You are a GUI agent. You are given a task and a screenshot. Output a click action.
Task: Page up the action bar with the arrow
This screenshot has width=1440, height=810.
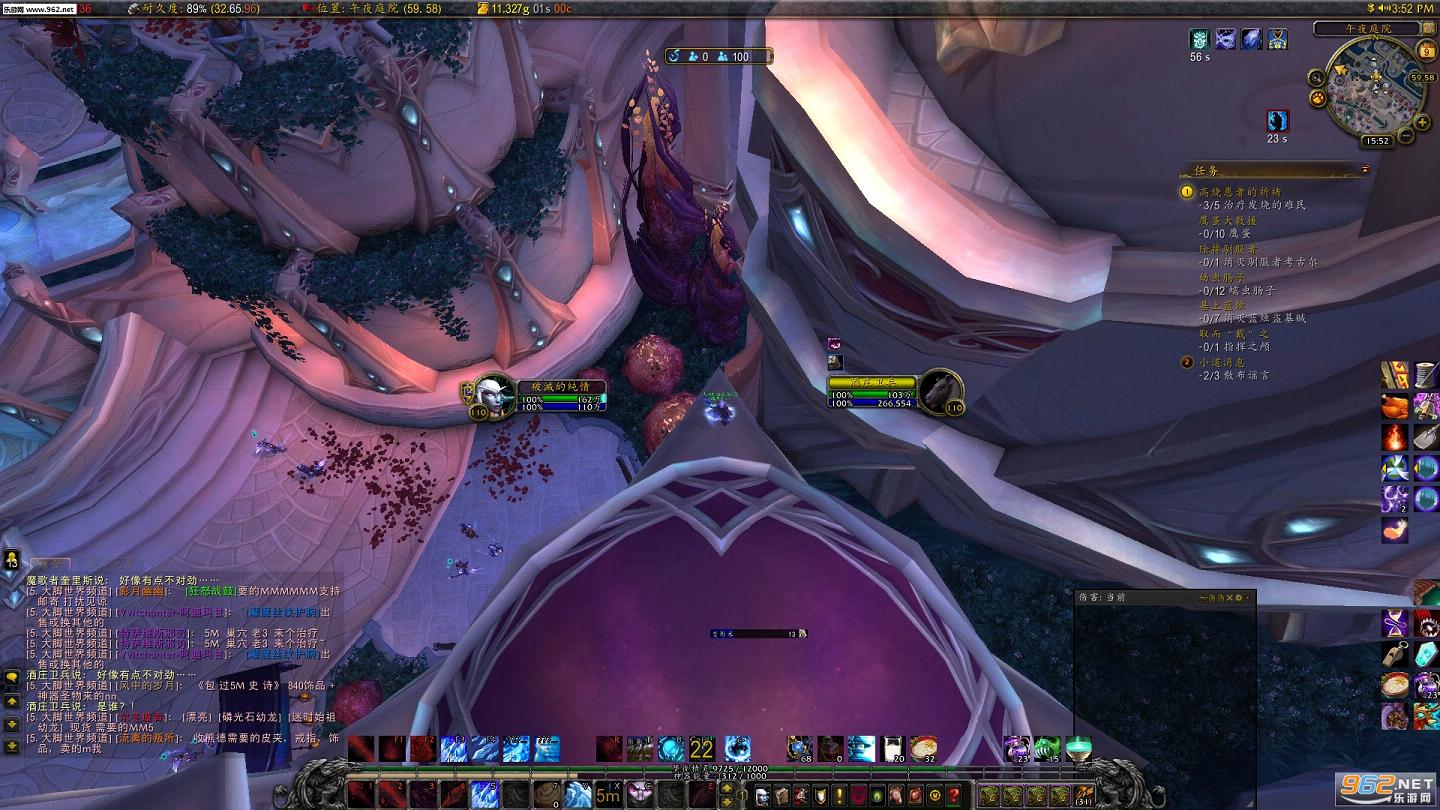728,788
